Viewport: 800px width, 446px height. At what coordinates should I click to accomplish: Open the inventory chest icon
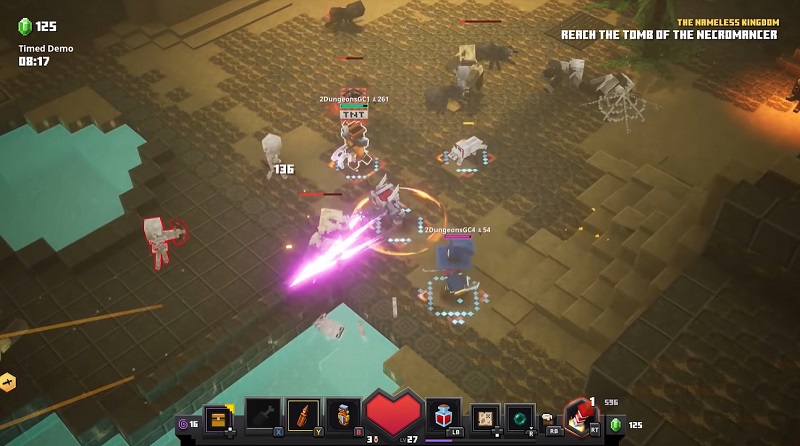(x=218, y=417)
